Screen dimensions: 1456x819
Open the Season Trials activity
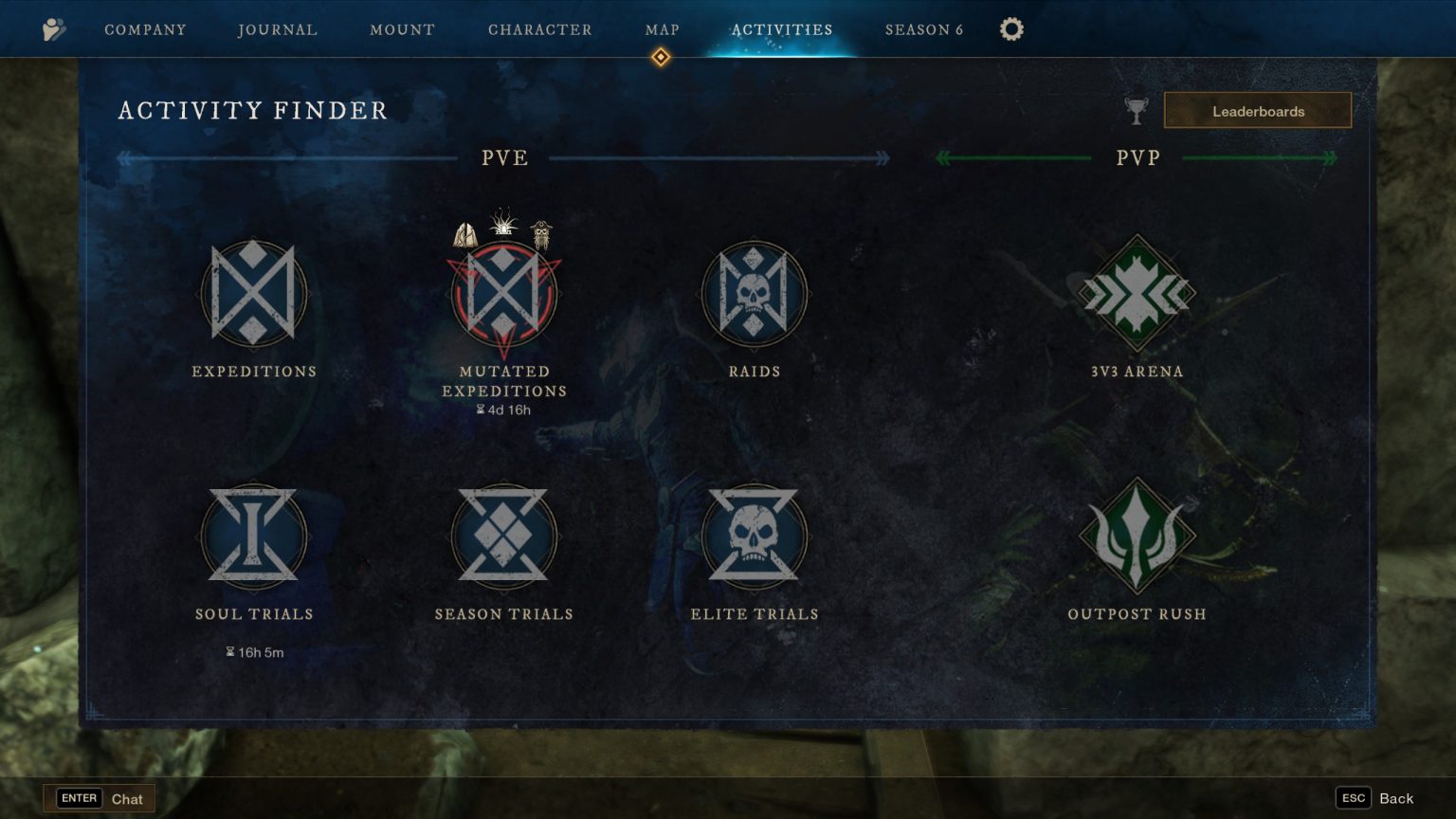click(x=503, y=537)
